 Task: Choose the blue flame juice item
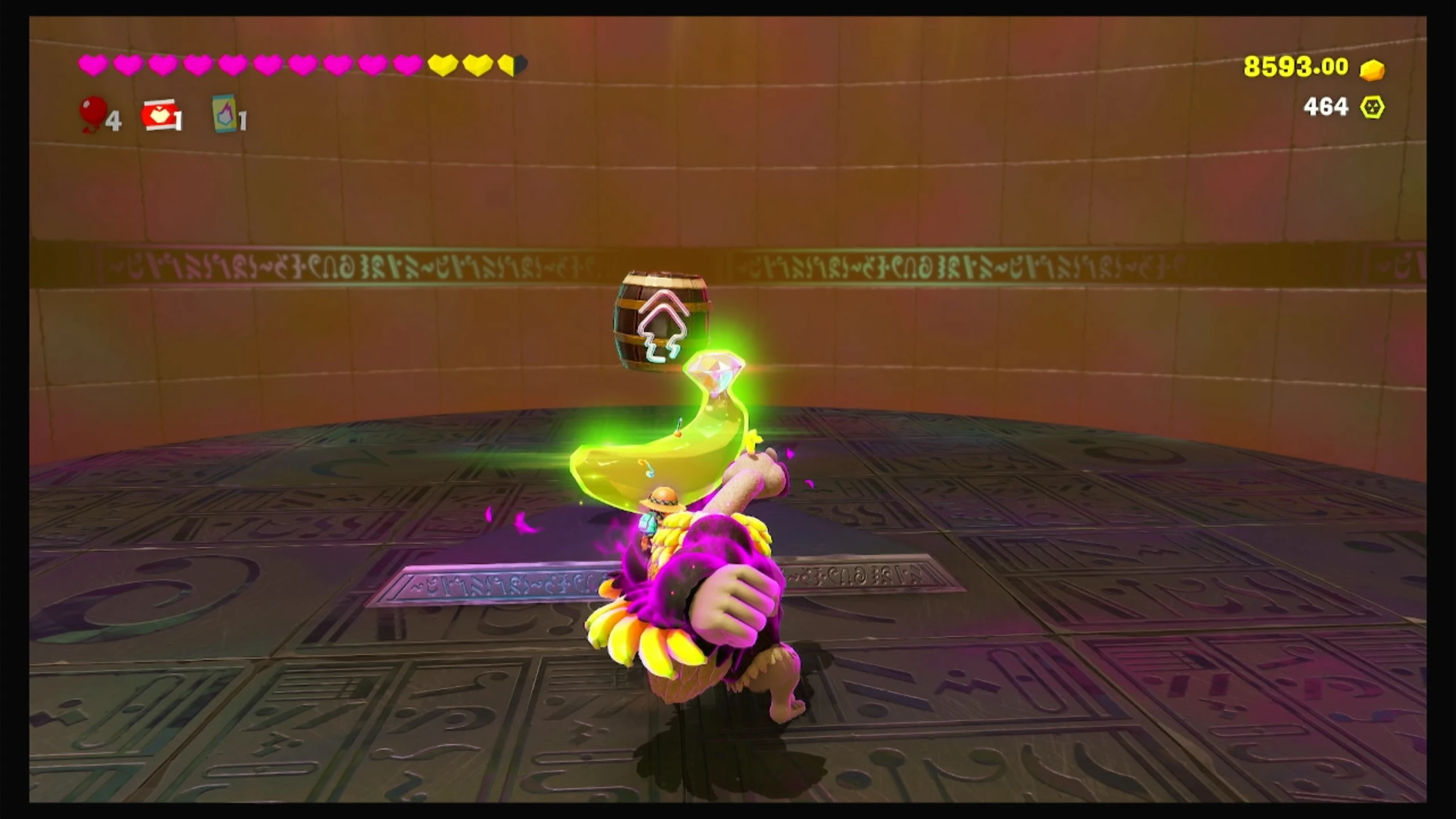pos(225,113)
